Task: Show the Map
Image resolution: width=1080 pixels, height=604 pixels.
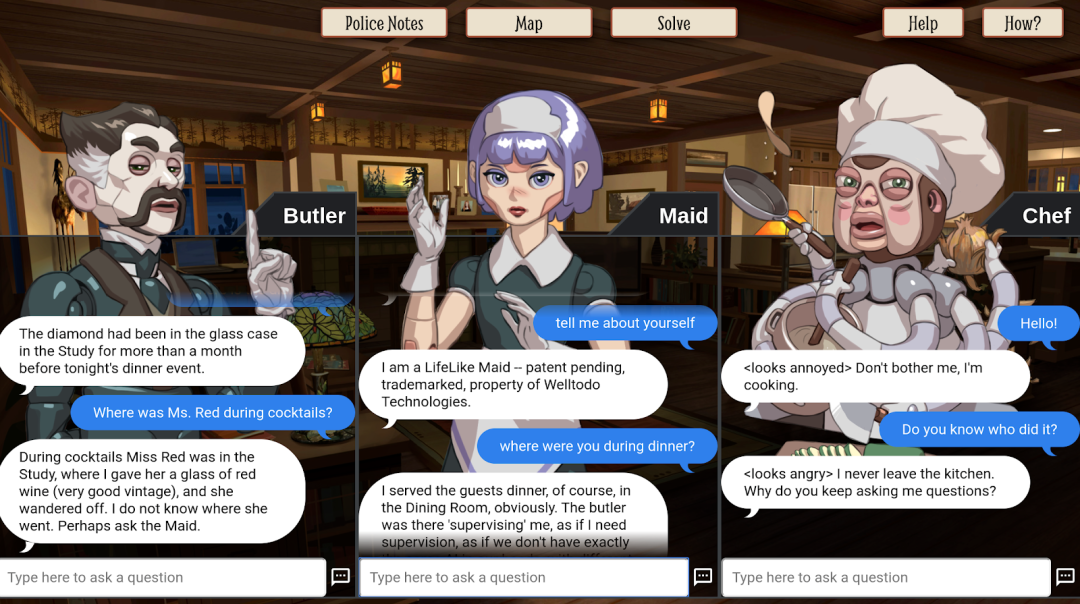Action: (x=529, y=23)
